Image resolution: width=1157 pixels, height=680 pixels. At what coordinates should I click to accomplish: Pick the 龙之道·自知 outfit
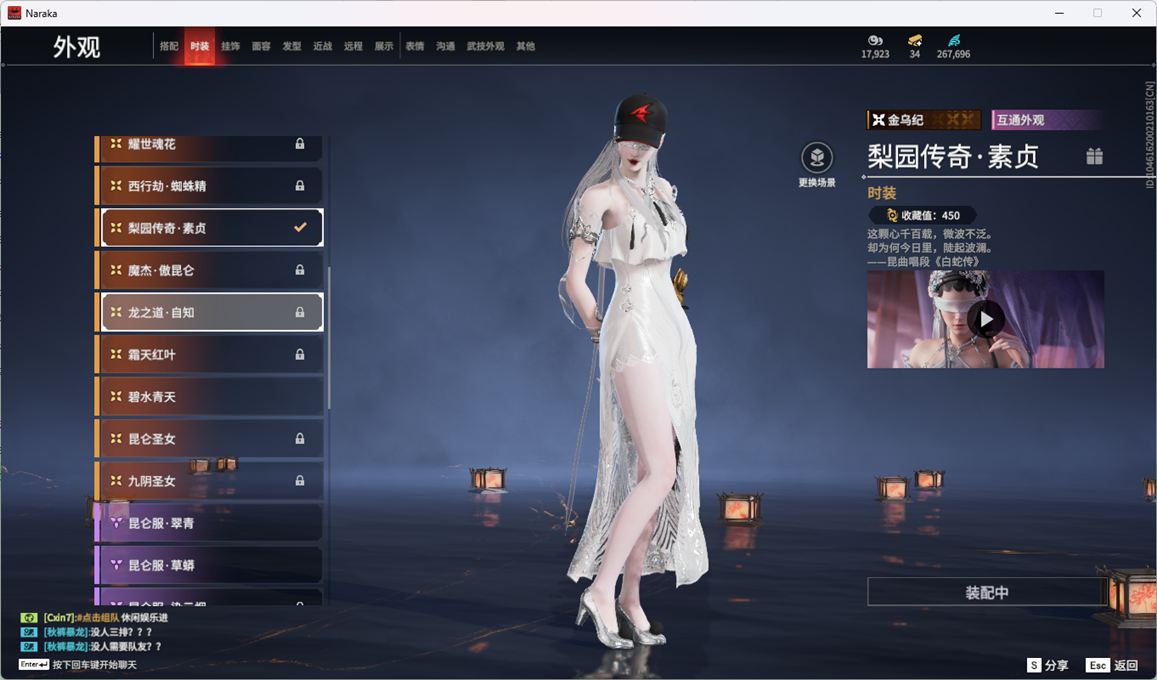pos(210,312)
